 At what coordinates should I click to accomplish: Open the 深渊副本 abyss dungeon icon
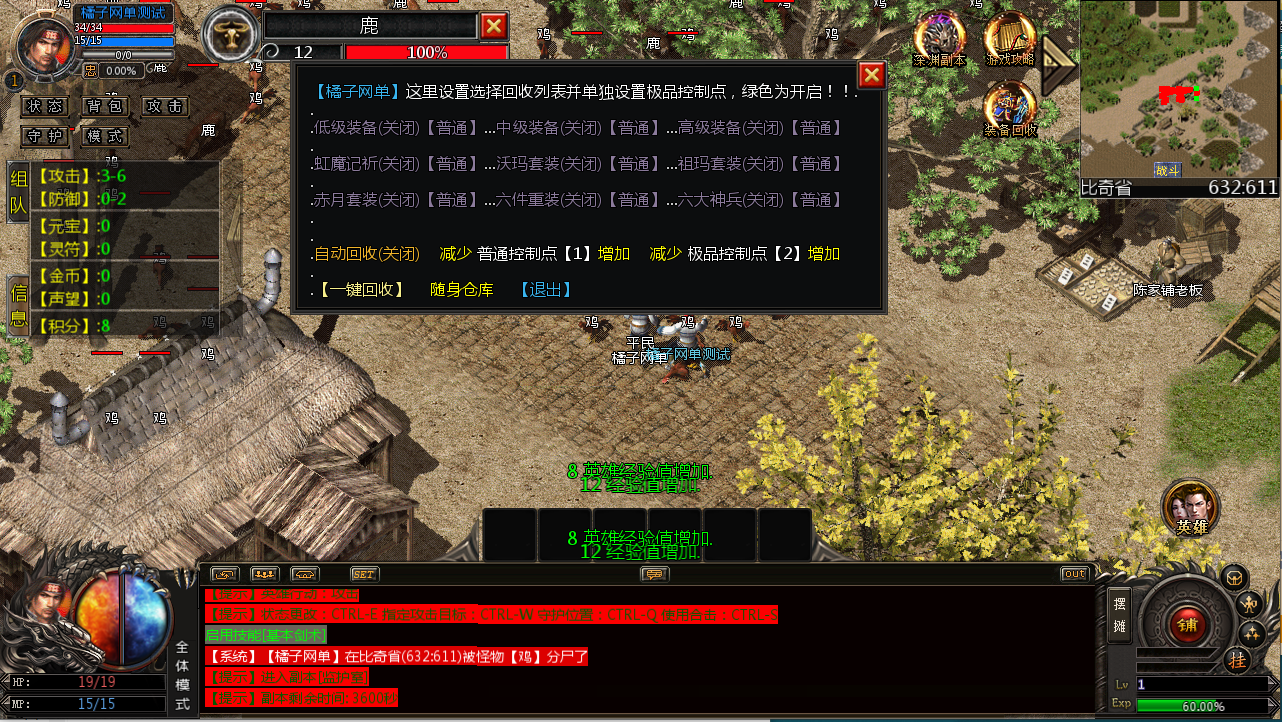pyautogui.click(x=939, y=38)
